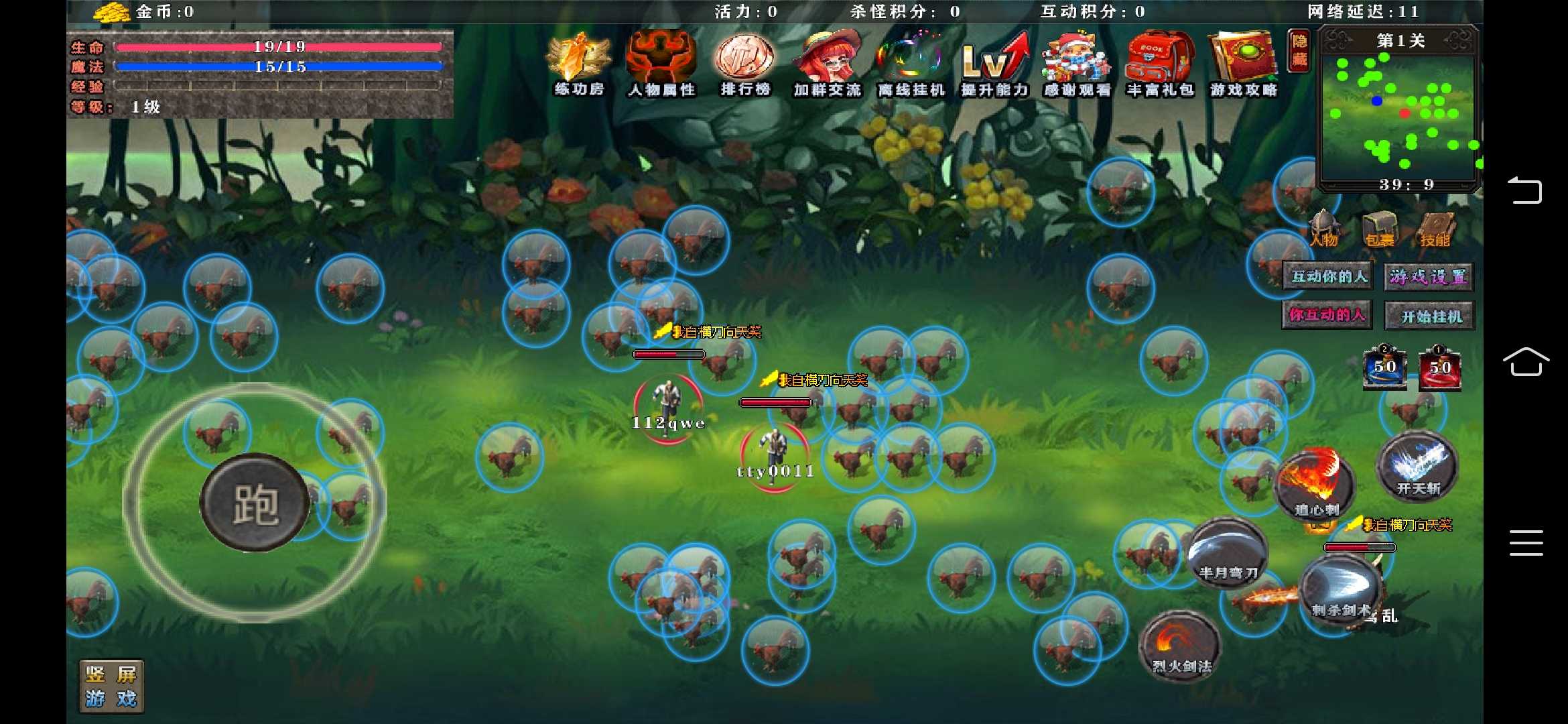Open 游戏设置 game settings

click(1427, 276)
